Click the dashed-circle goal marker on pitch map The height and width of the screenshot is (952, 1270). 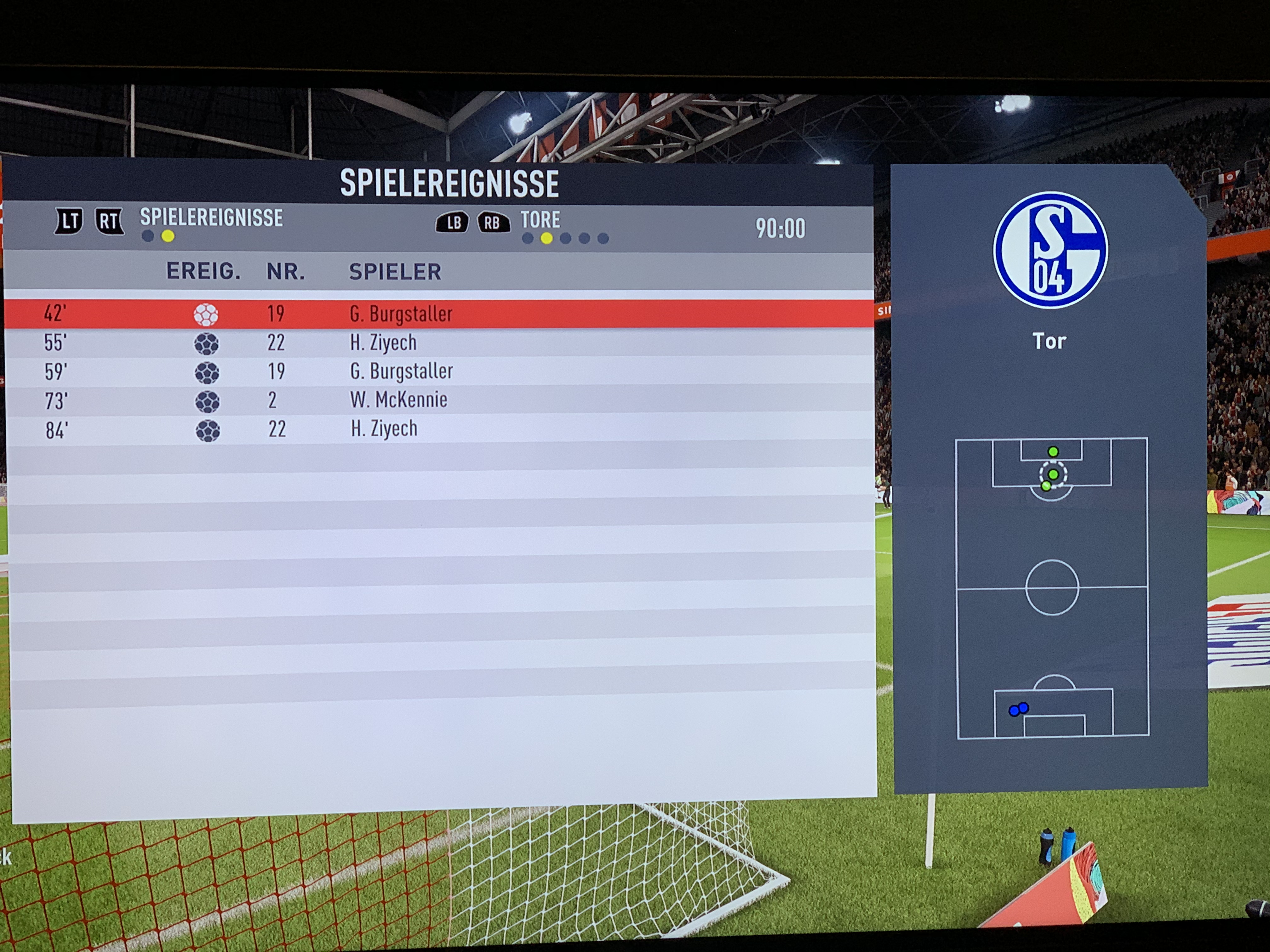[x=1053, y=474]
